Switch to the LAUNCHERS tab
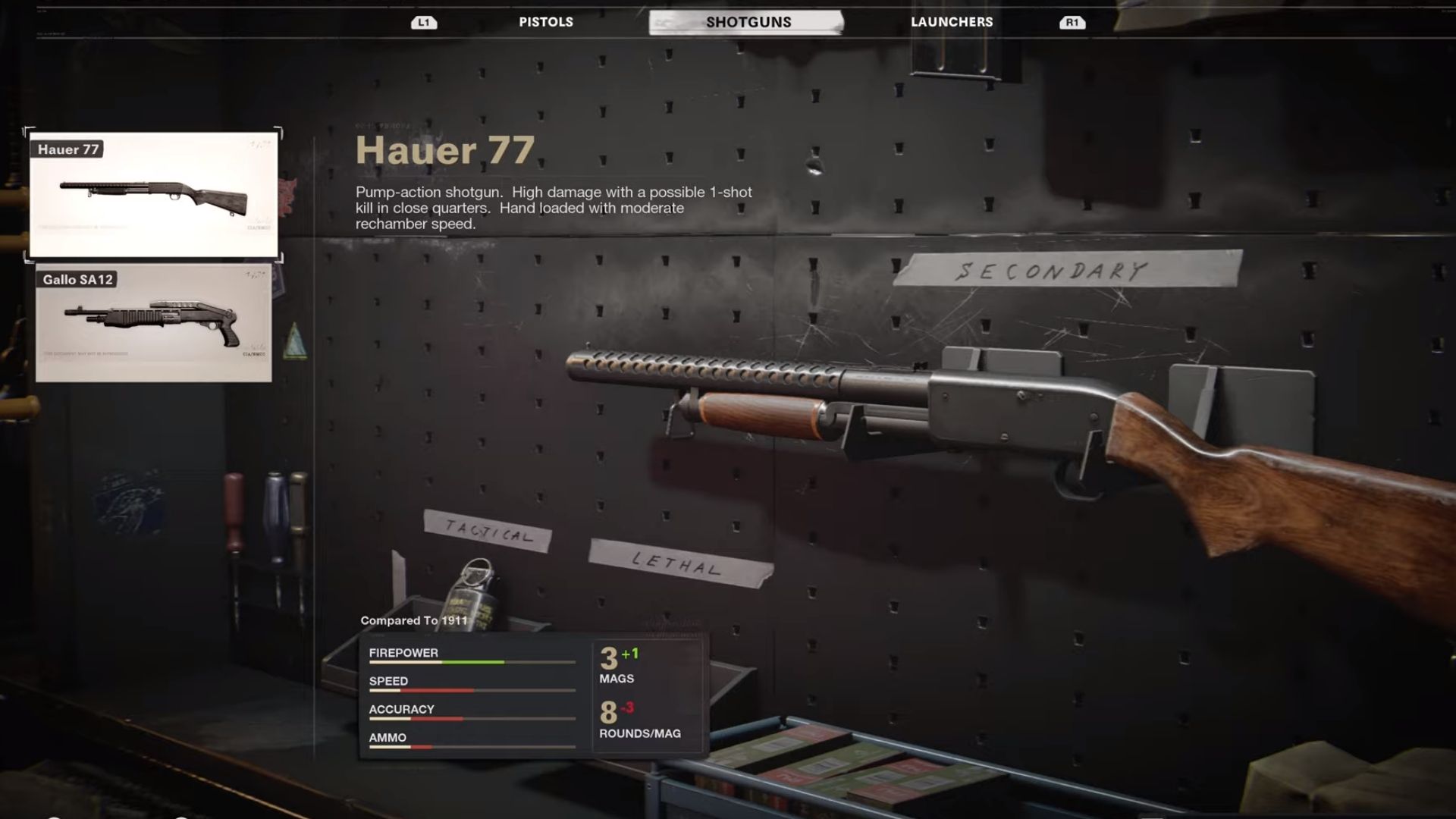The height and width of the screenshot is (819, 1456). (952, 22)
